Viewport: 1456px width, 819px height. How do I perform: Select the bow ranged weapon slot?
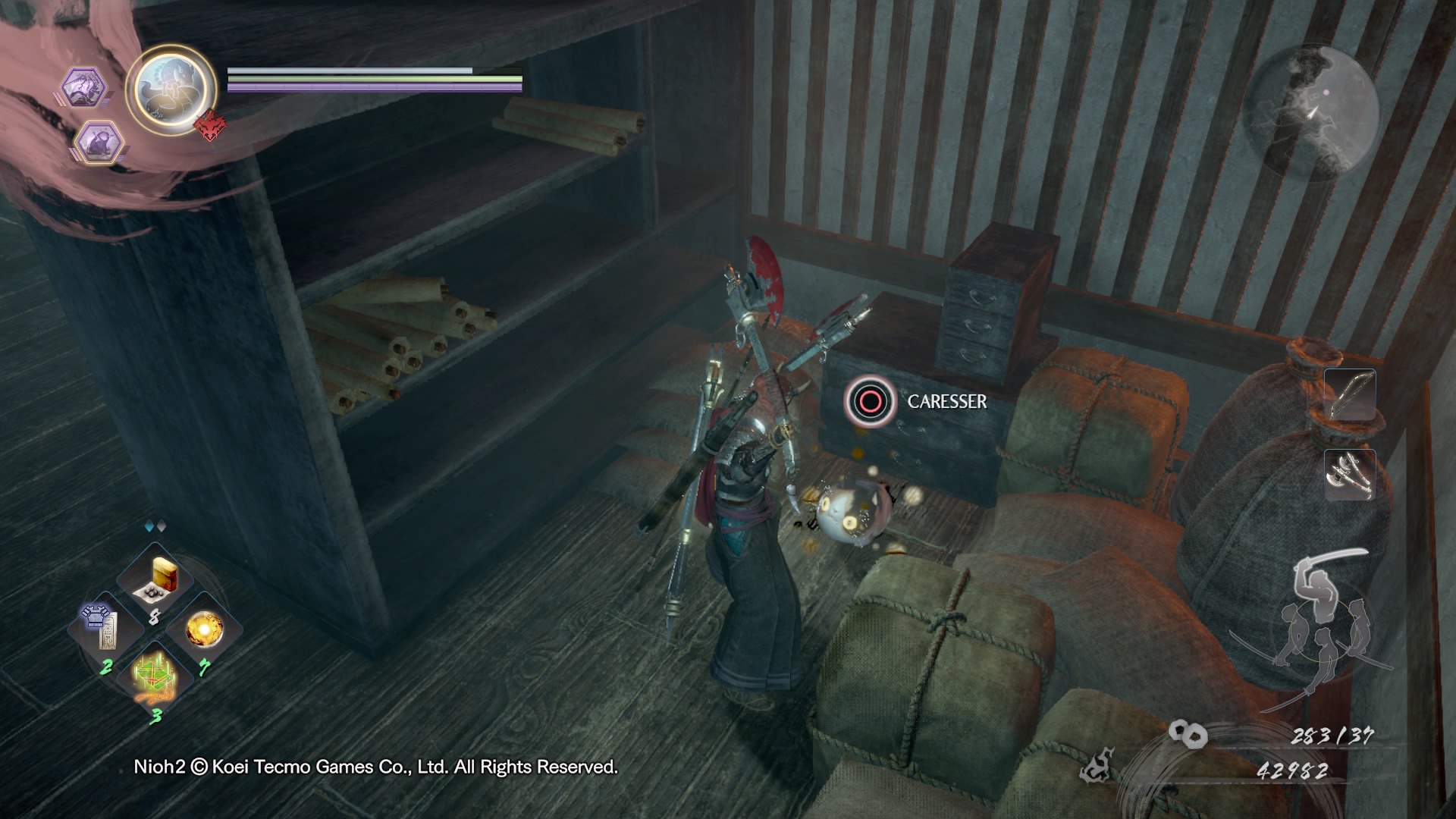pyautogui.click(x=1350, y=394)
